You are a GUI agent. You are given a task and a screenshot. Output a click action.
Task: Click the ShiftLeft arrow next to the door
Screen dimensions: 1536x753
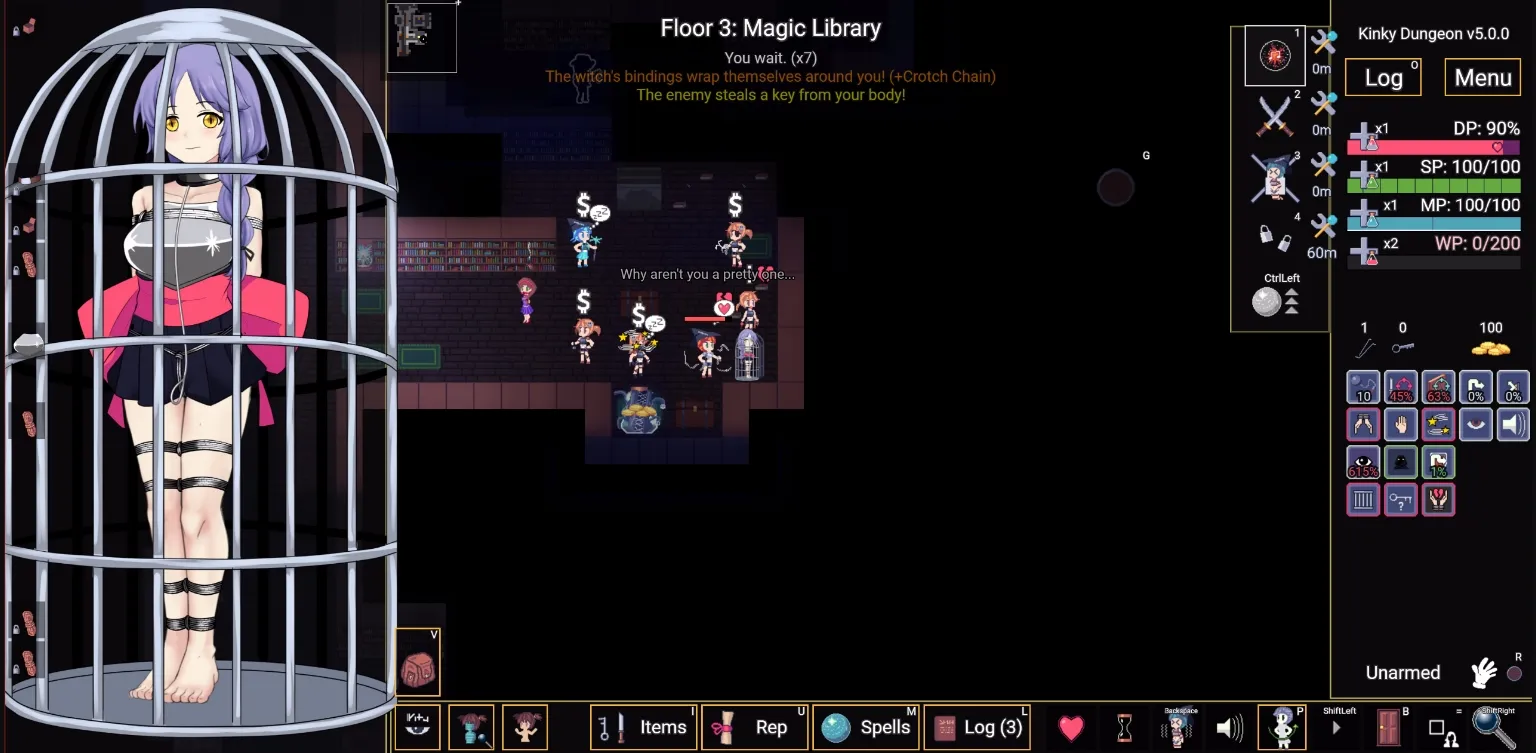point(1338,728)
